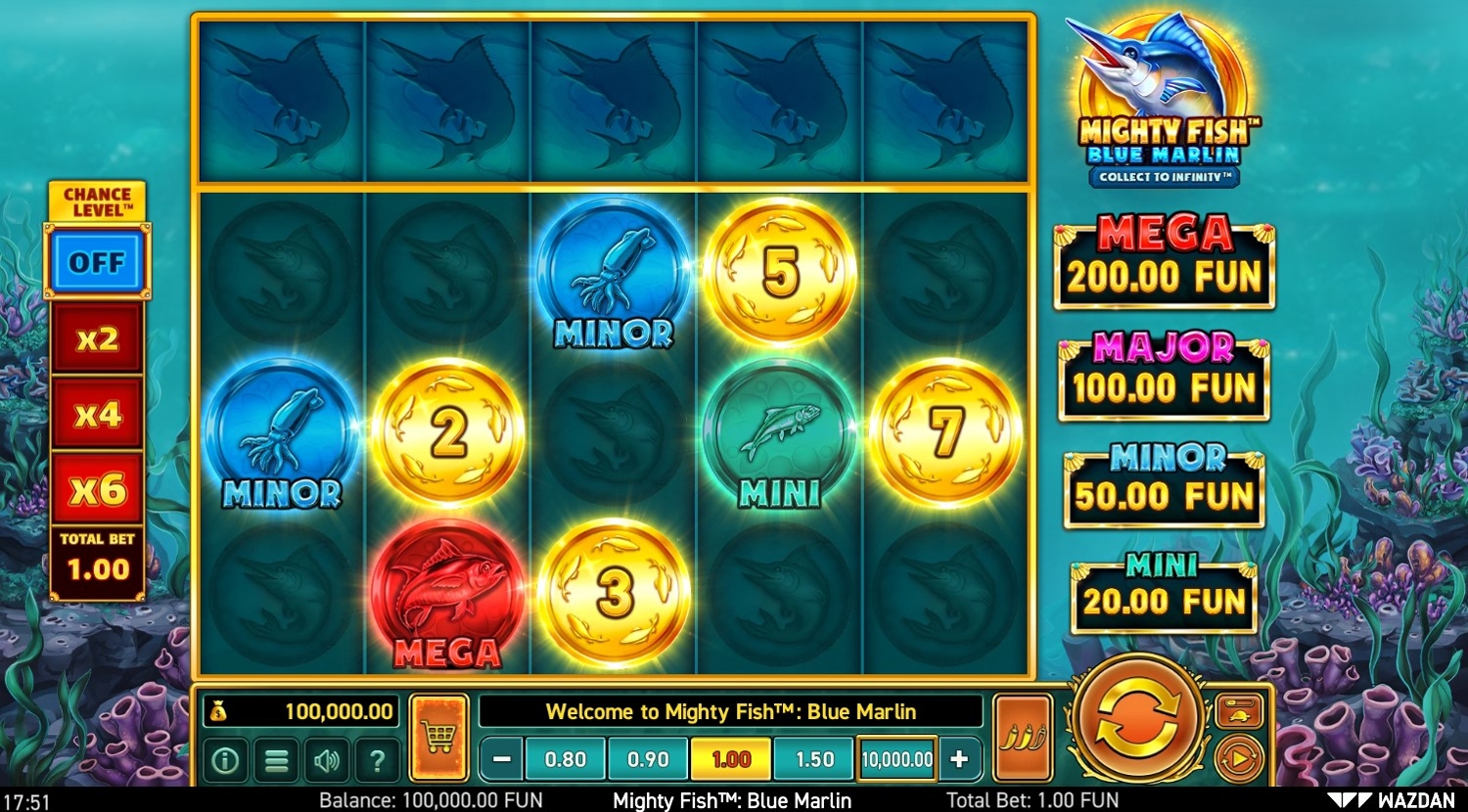Choose the x4 Chance Level
The height and width of the screenshot is (812, 1468).
97,414
